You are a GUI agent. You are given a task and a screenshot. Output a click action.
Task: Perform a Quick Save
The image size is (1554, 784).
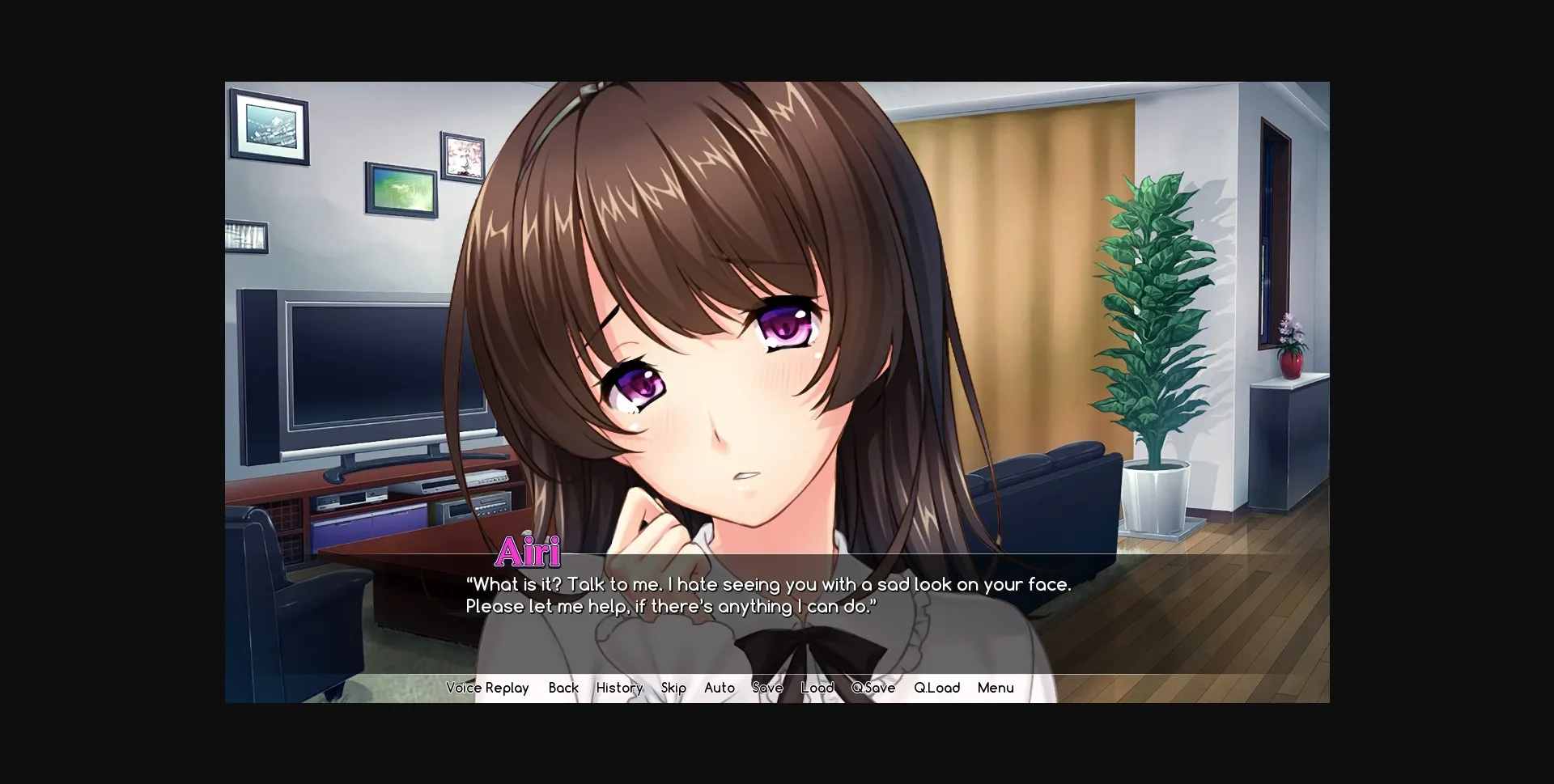(873, 688)
